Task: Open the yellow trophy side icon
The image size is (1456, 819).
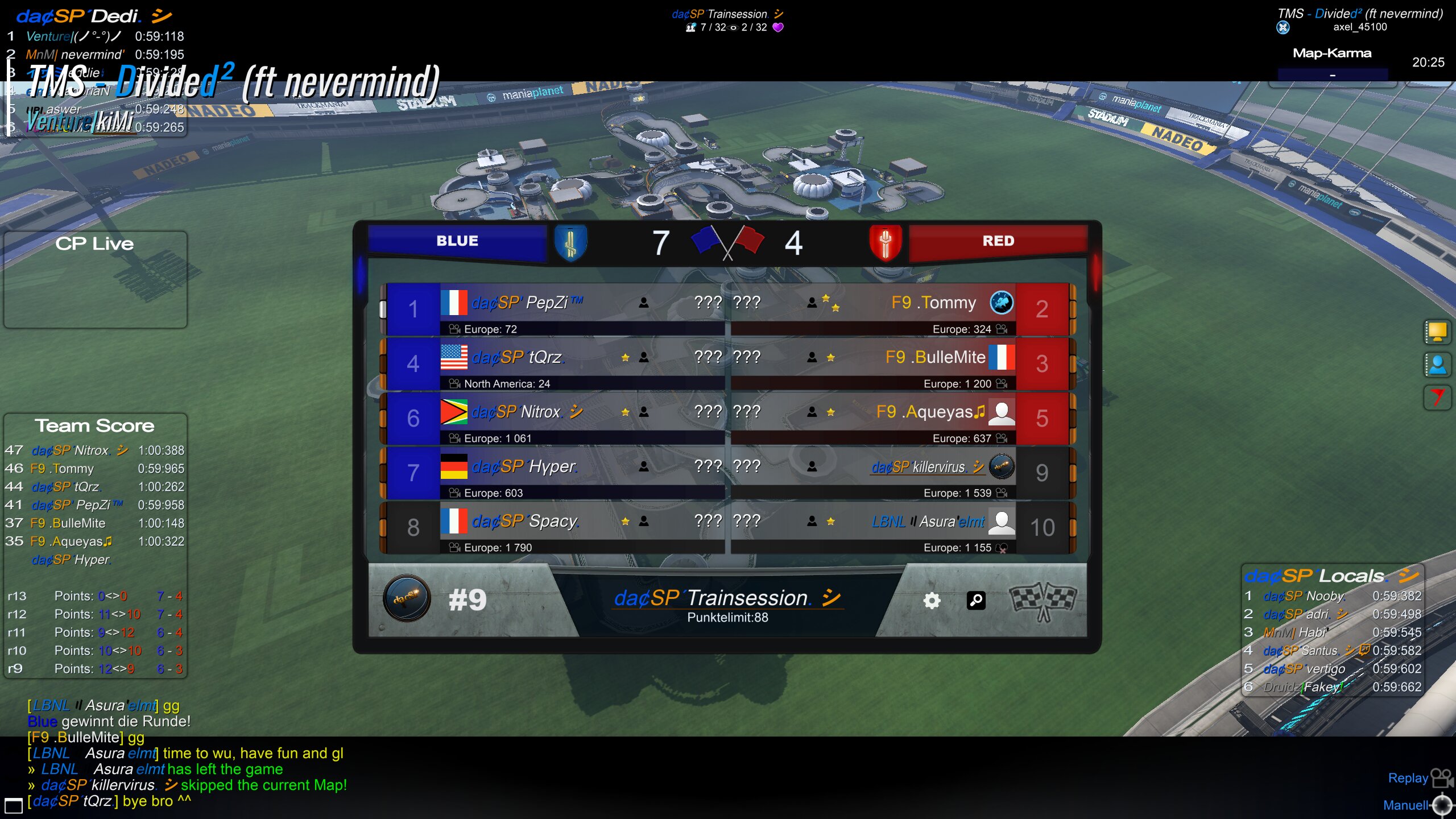Action: pos(1437,332)
